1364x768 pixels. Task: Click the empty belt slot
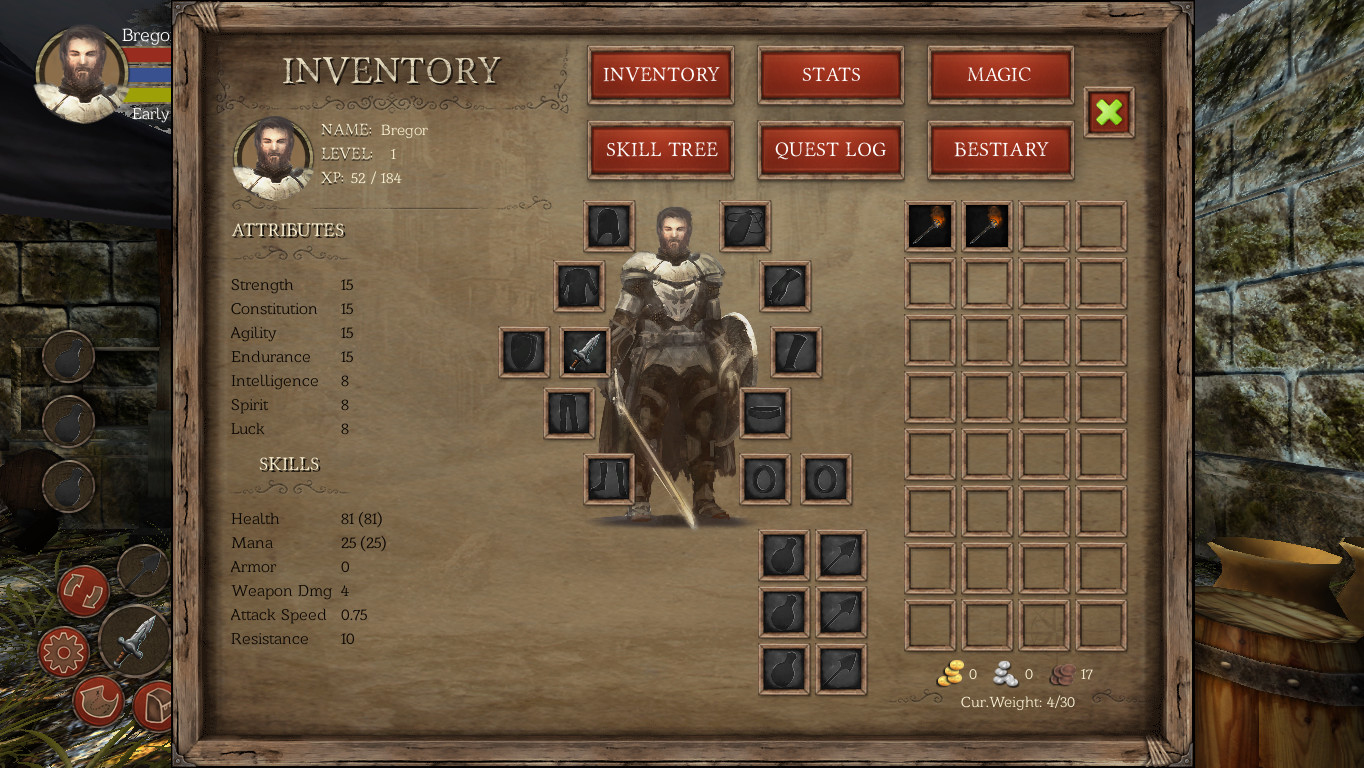[x=765, y=413]
